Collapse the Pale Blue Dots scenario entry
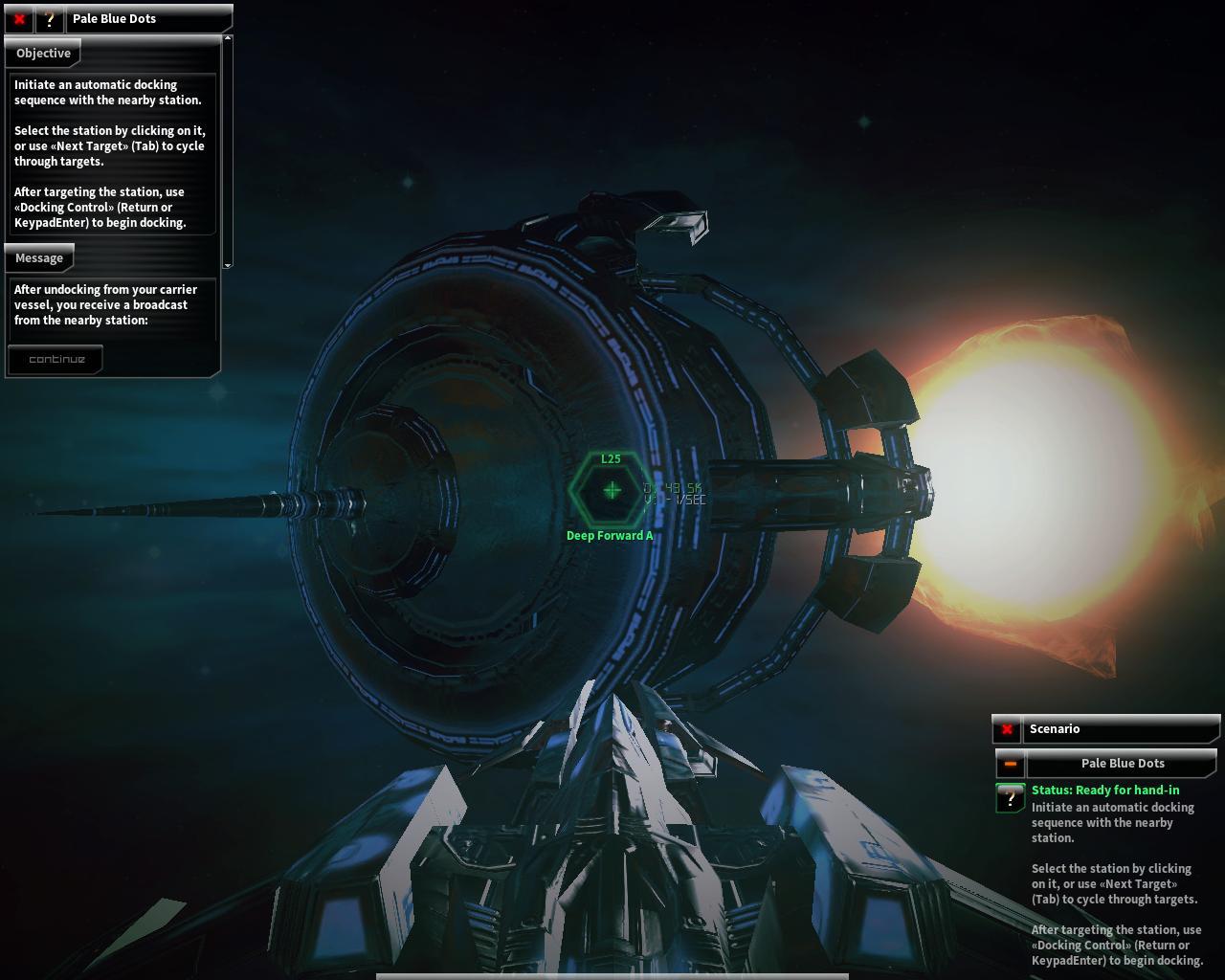 (1010, 764)
